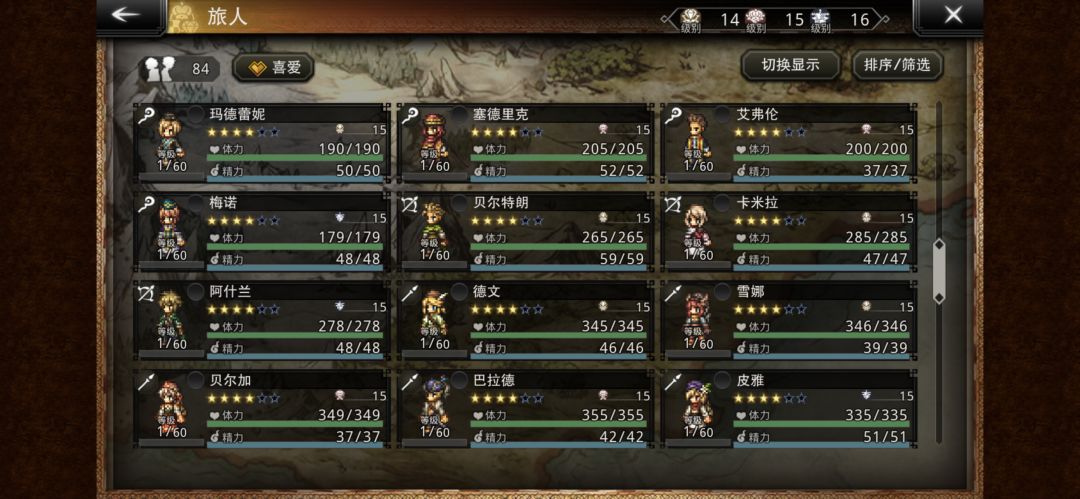The height and width of the screenshot is (499, 1080).
Task: Select traveler 德文
Action: point(526,320)
